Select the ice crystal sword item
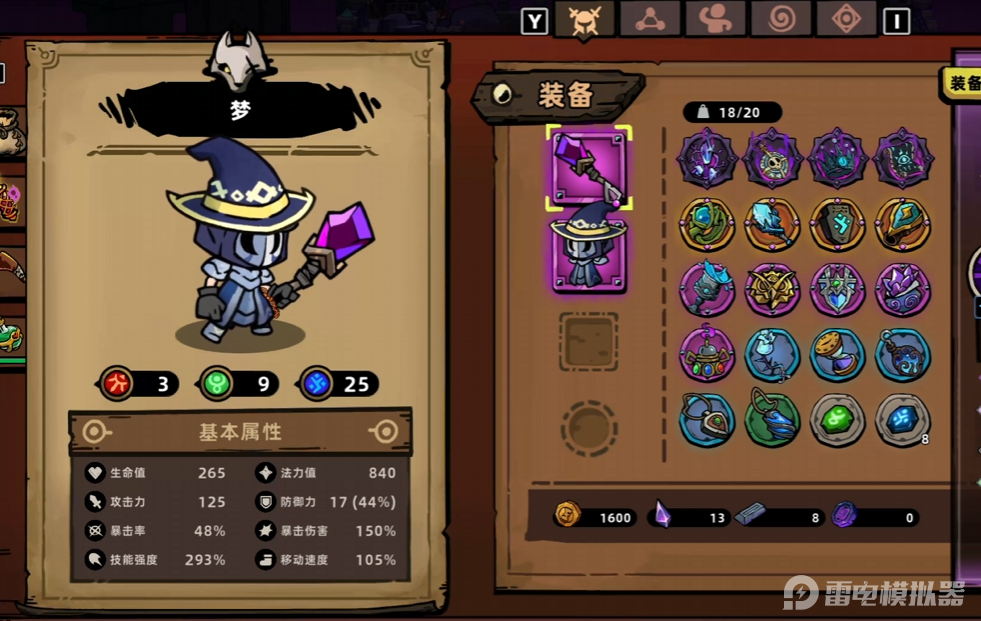The image size is (981, 621). click(x=773, y=224)
